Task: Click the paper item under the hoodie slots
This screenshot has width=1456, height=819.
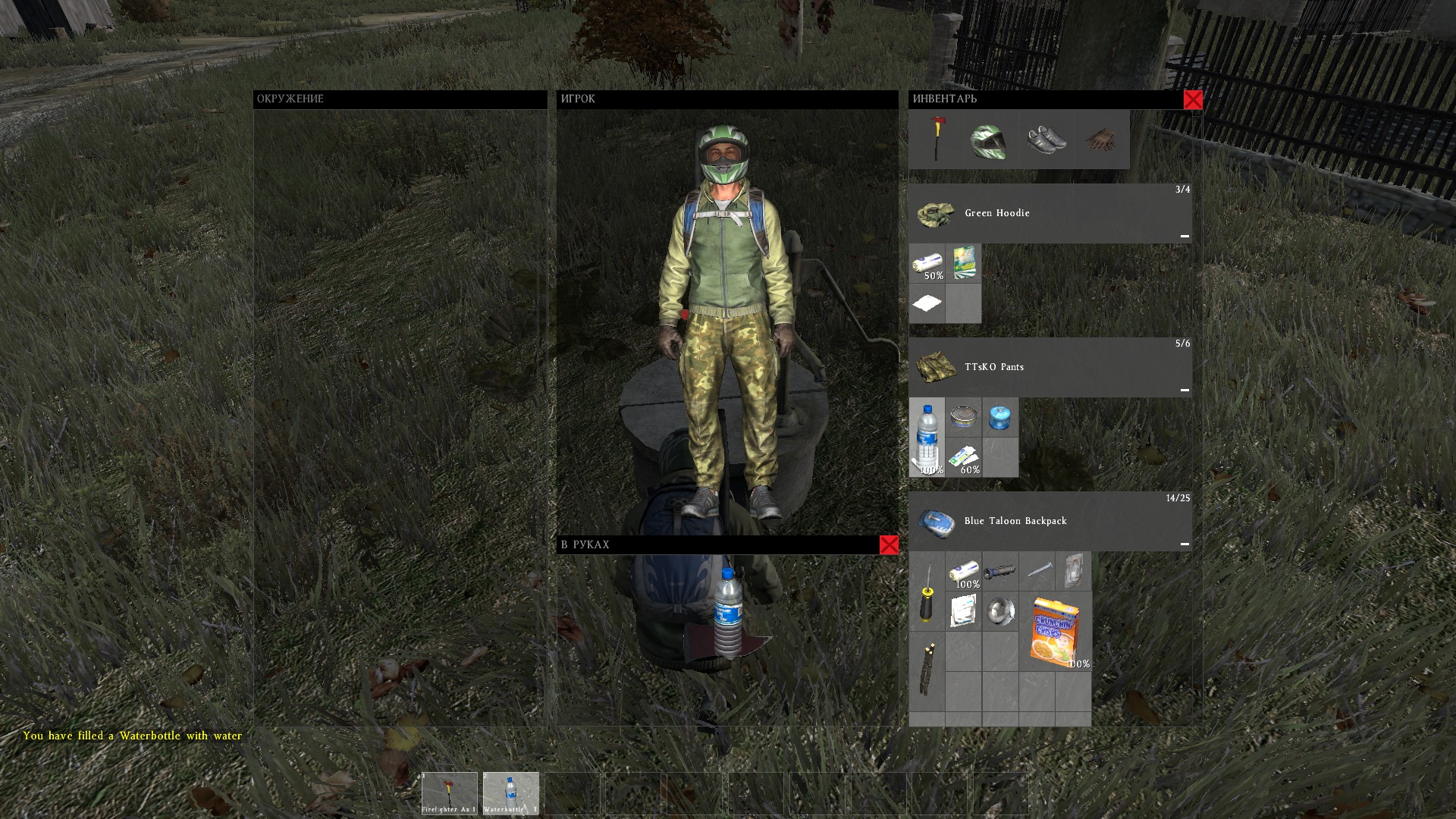Action: pos(928,303)
